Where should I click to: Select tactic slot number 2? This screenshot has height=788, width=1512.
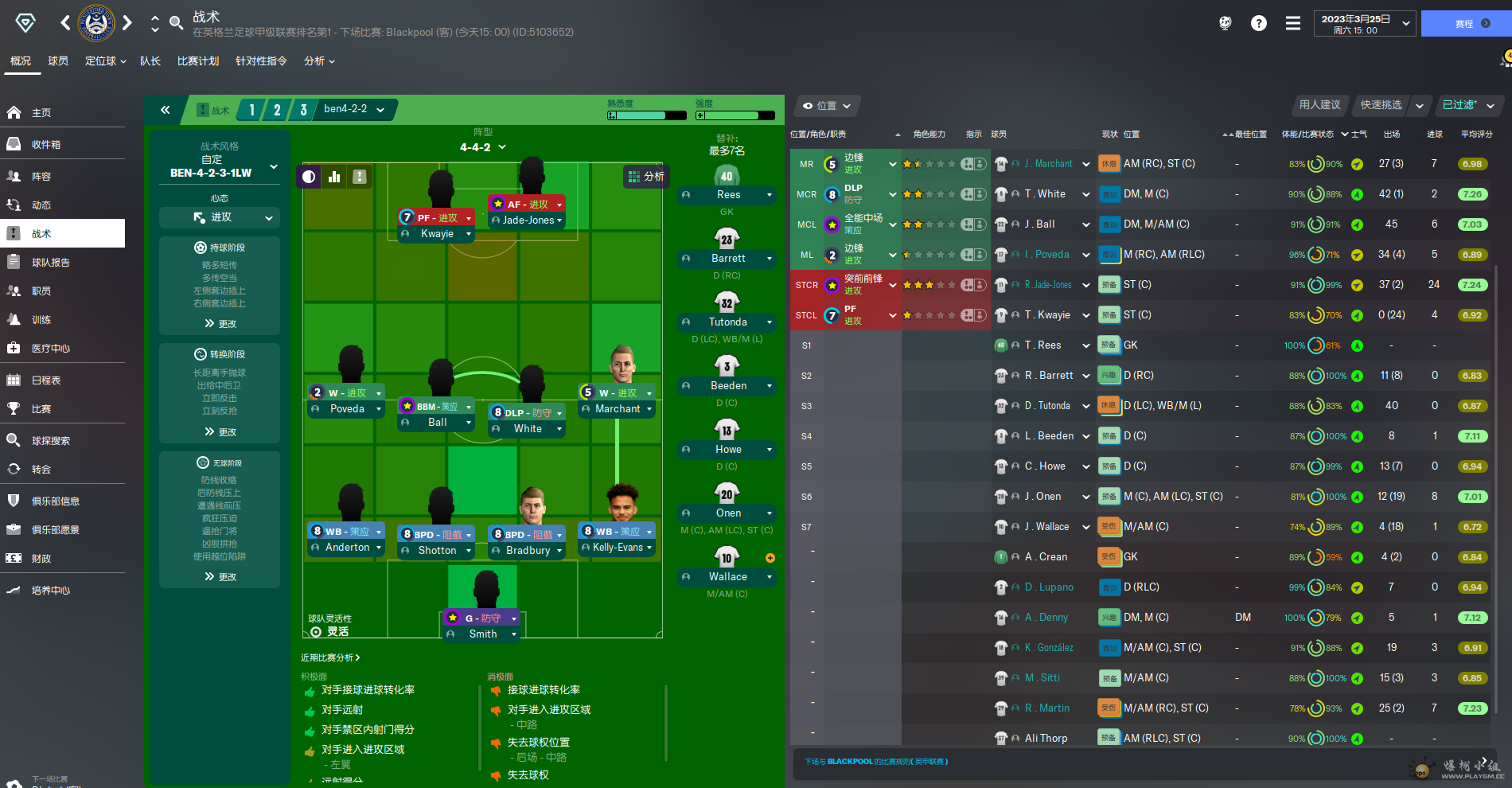coord(277,110)
